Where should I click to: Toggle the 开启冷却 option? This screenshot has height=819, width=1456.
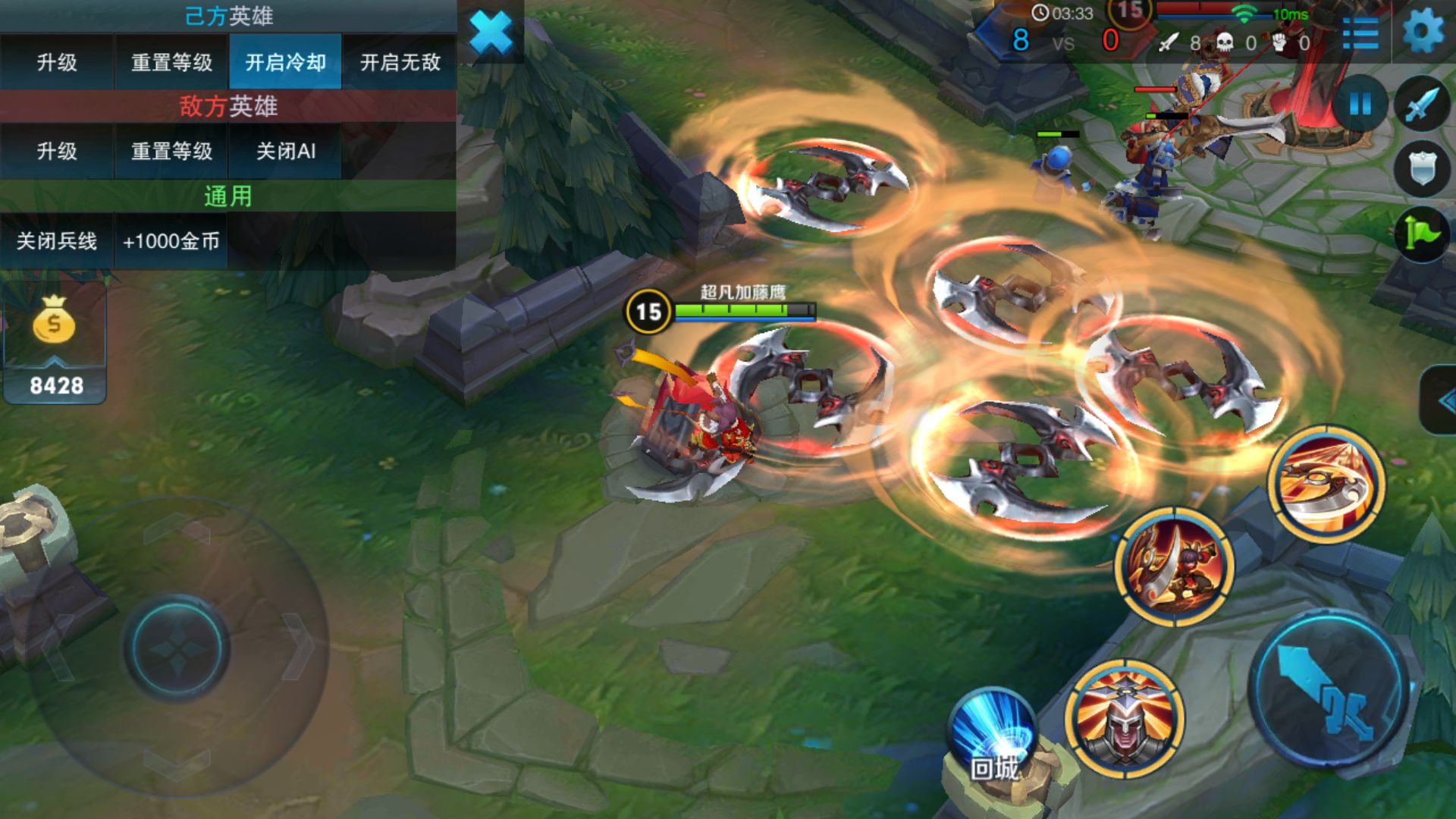coord(285,62)
